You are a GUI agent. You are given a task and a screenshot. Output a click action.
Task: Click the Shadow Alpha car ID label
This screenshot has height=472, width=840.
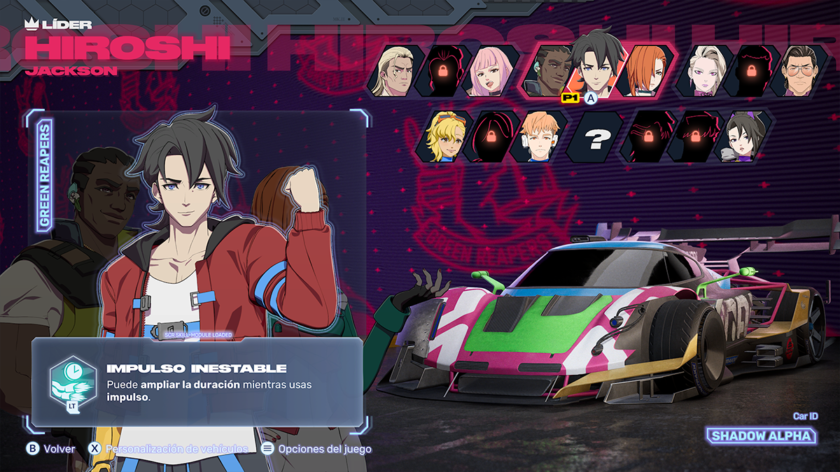click(762, 436)
